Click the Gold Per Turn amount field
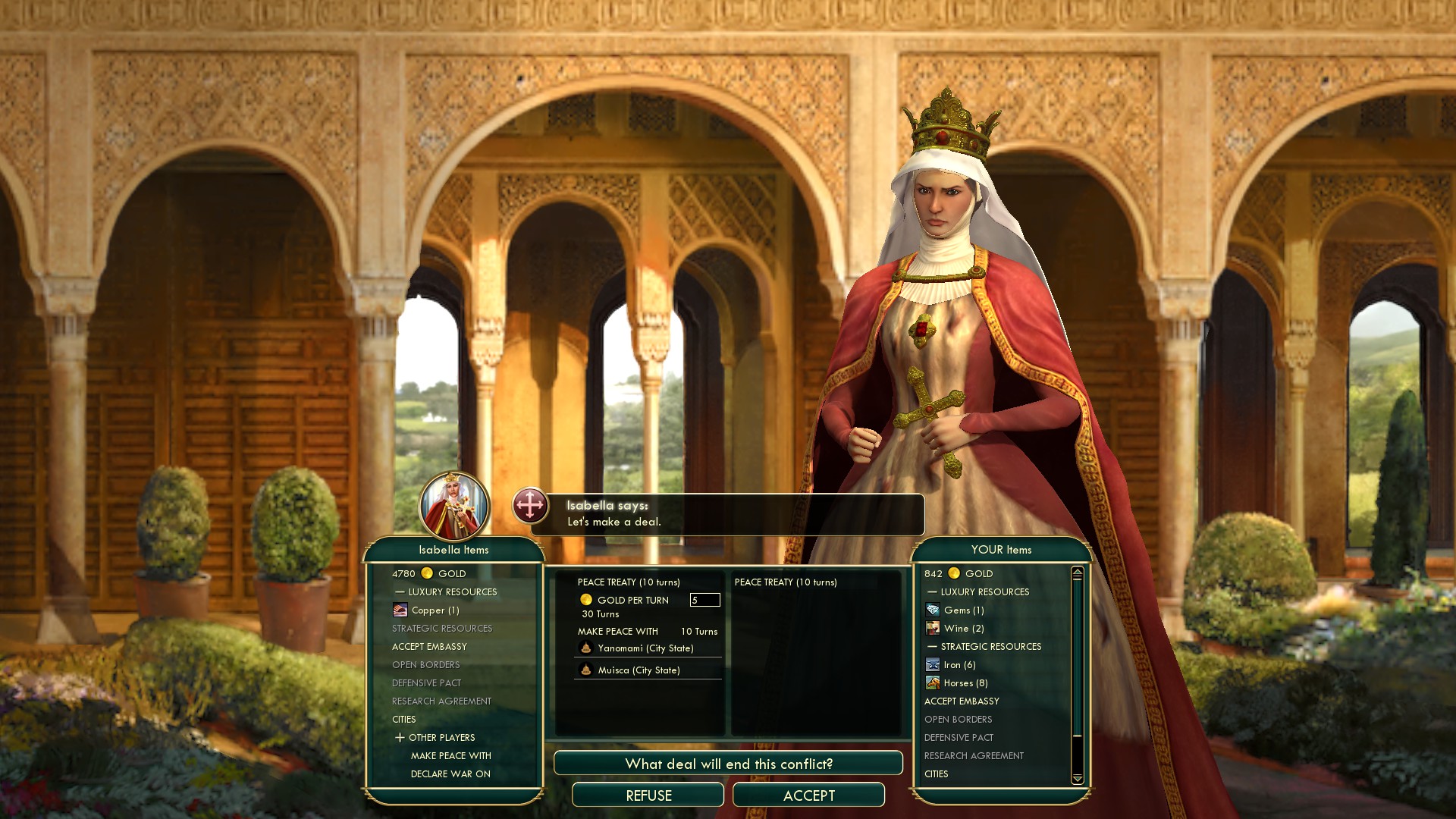The width and height of the screenshot is (1456, 819). coord(704,600)
